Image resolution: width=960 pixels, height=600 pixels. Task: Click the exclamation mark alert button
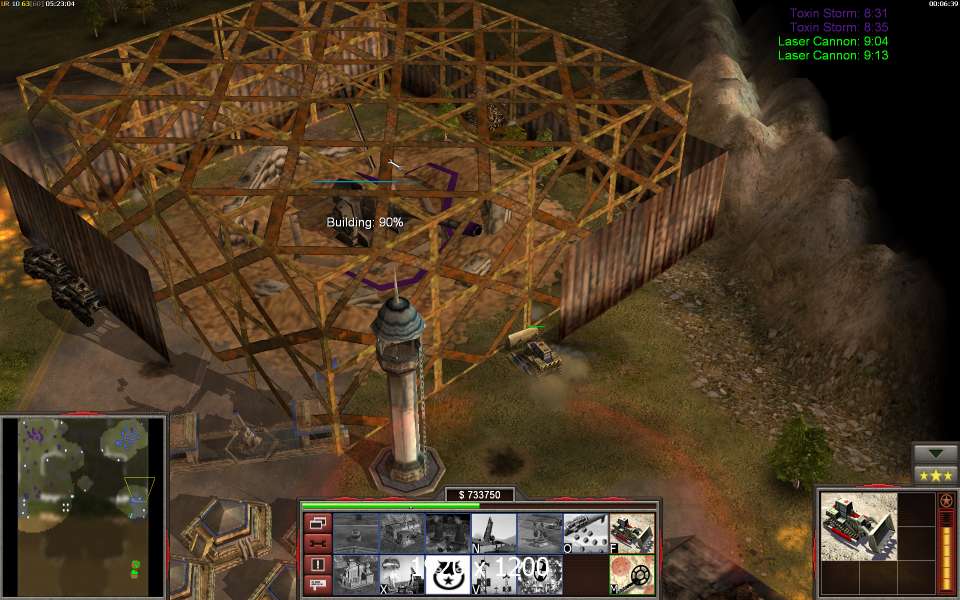318,564
